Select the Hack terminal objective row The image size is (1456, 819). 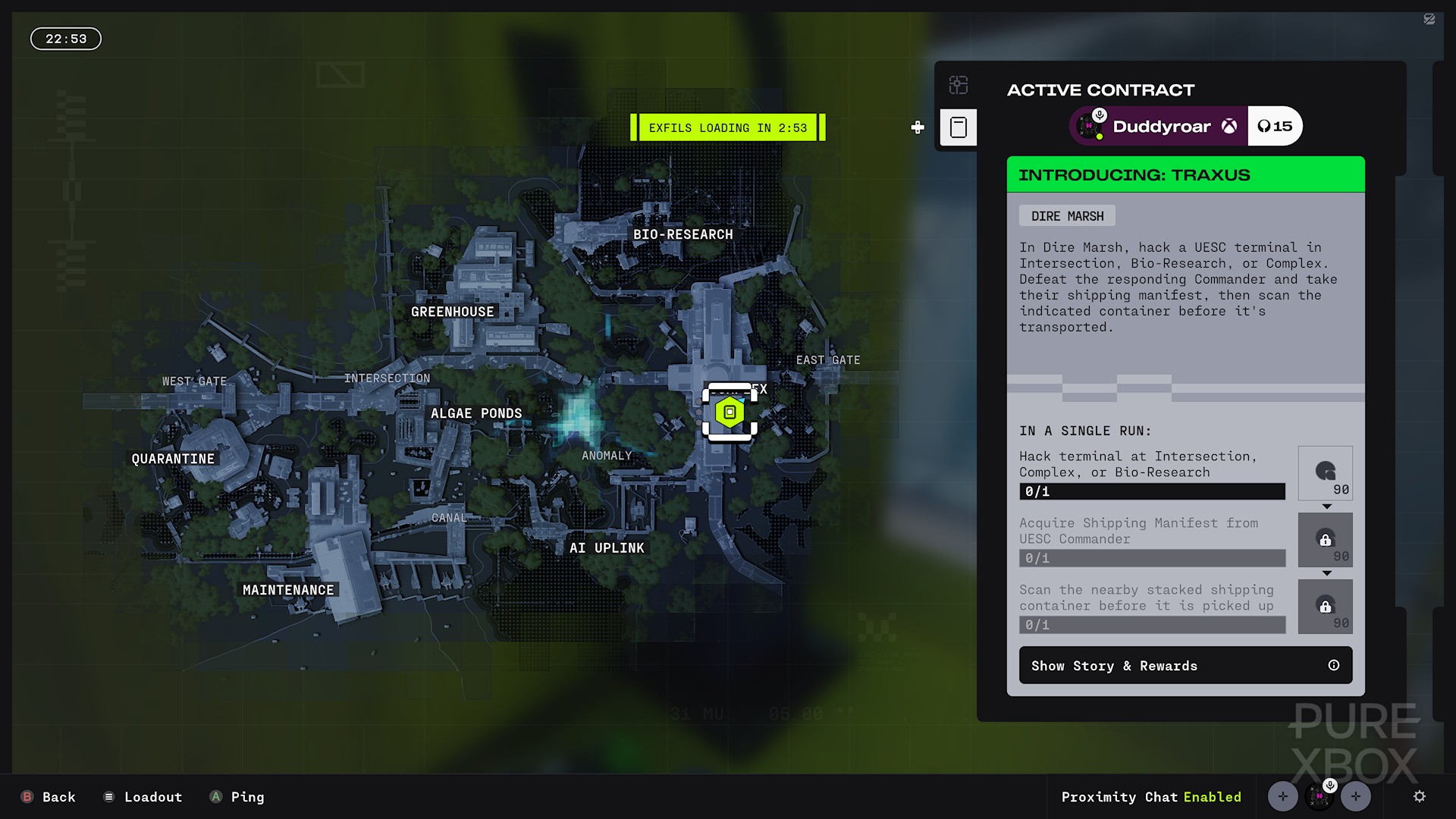coord(1151,473)
